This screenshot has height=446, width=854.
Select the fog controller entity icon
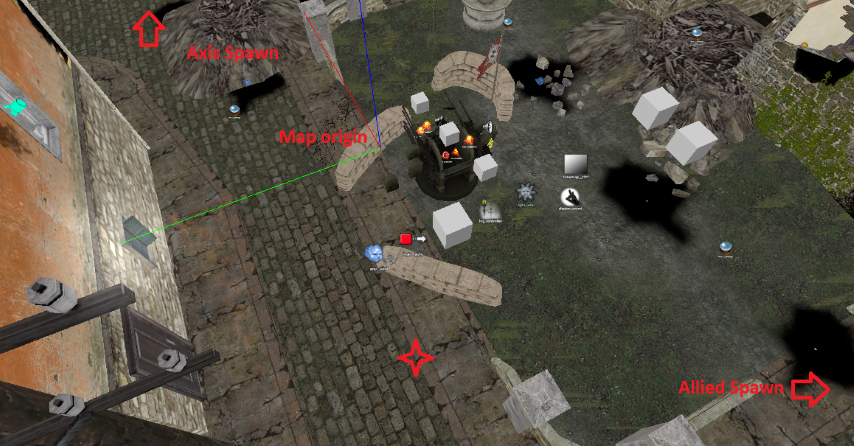pos(489,209)
